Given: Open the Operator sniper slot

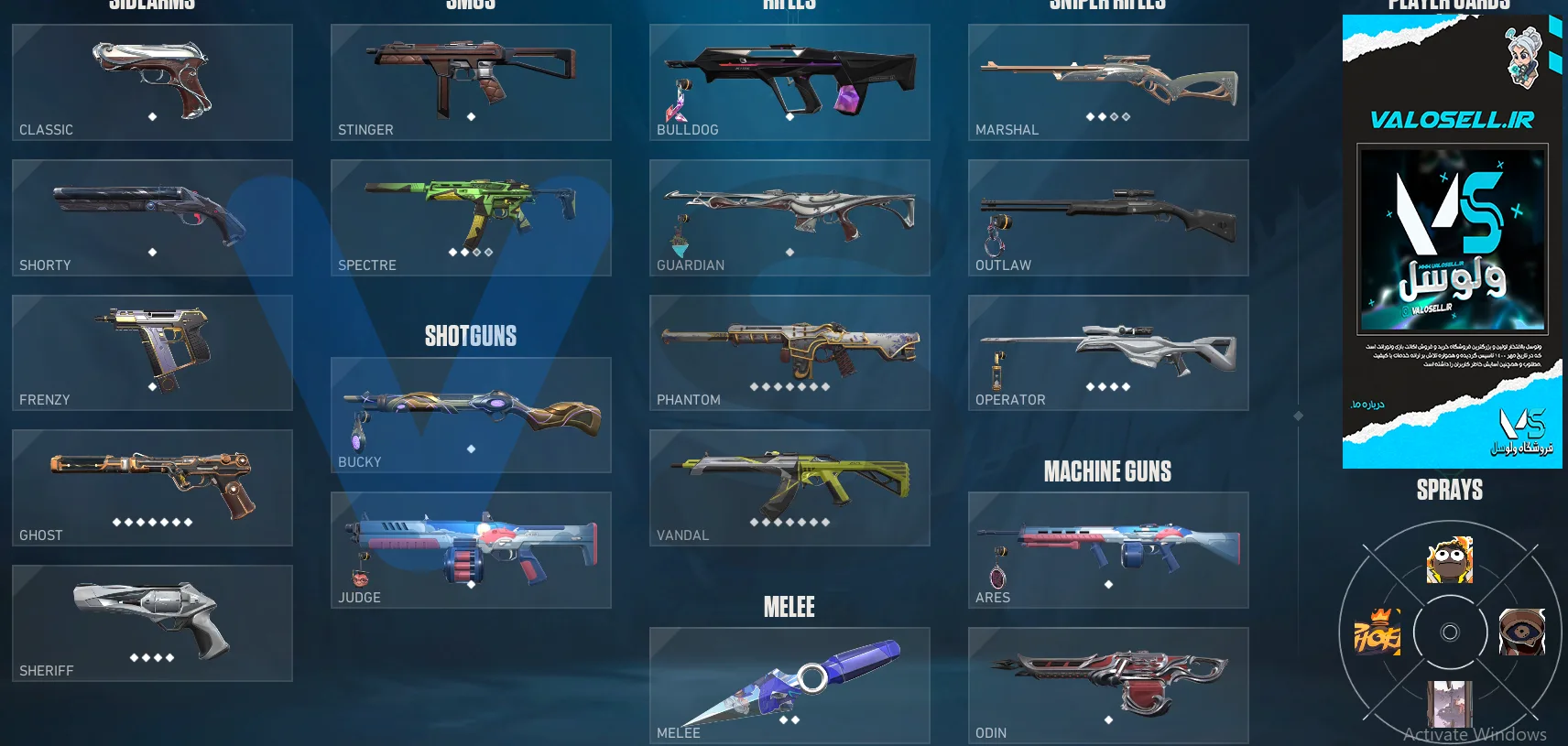Looking at the screenshot, I should pos(1108,352).
